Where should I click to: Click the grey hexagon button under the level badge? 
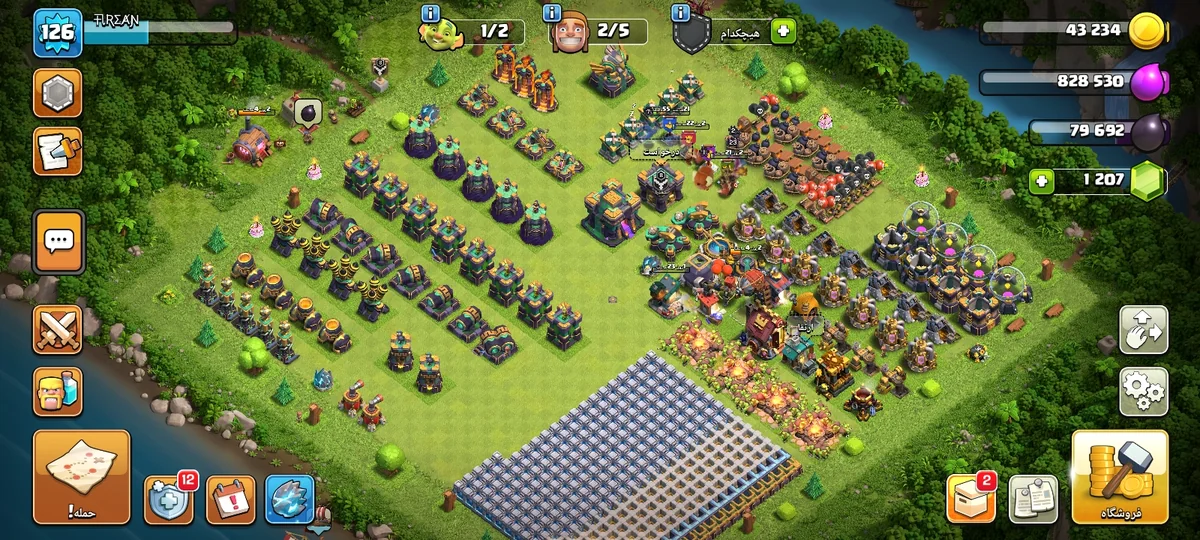click(x=58, y=93)
